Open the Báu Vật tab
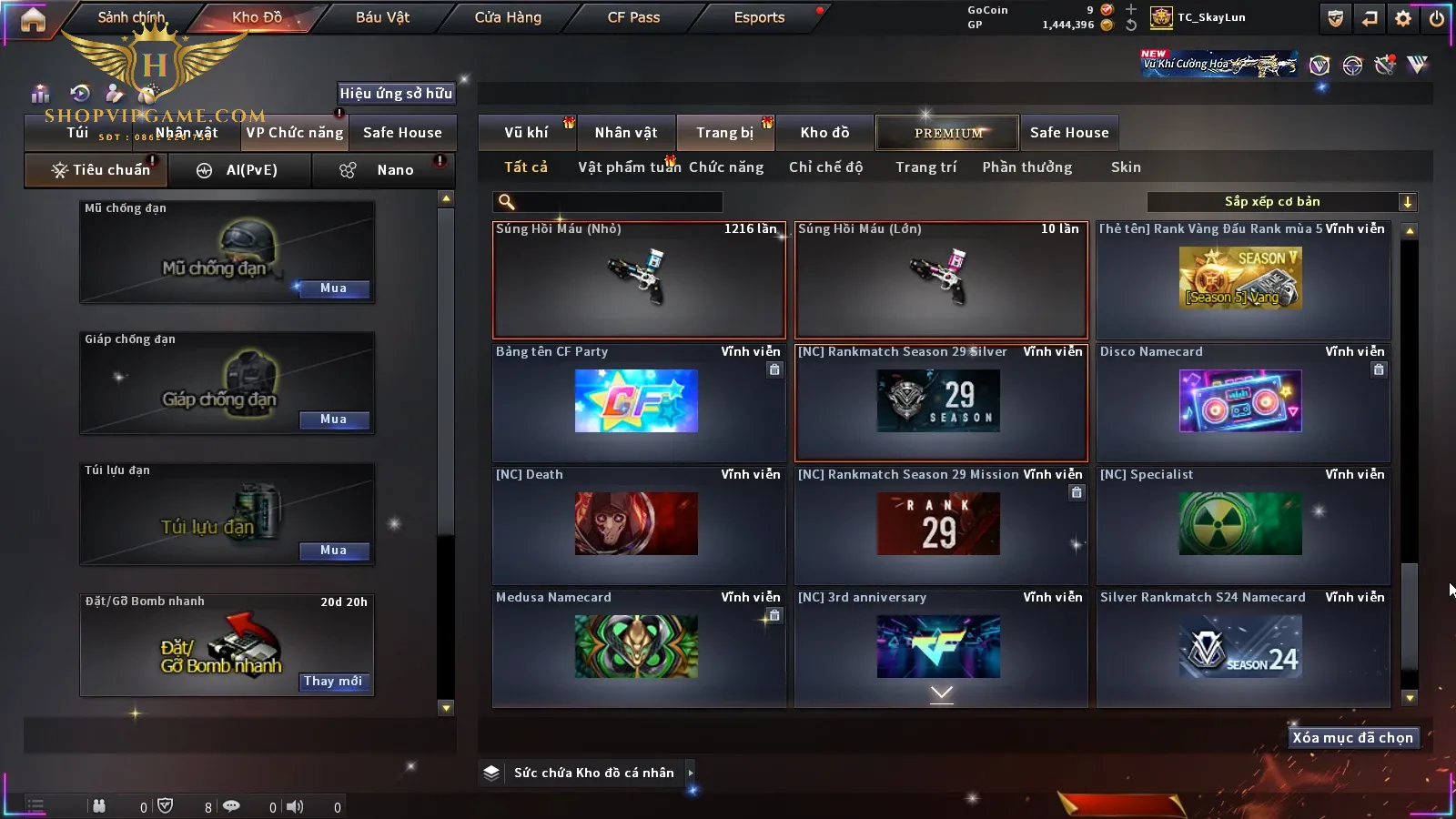Viewport: 1456px width, 819px height. [x=382, y=17]
